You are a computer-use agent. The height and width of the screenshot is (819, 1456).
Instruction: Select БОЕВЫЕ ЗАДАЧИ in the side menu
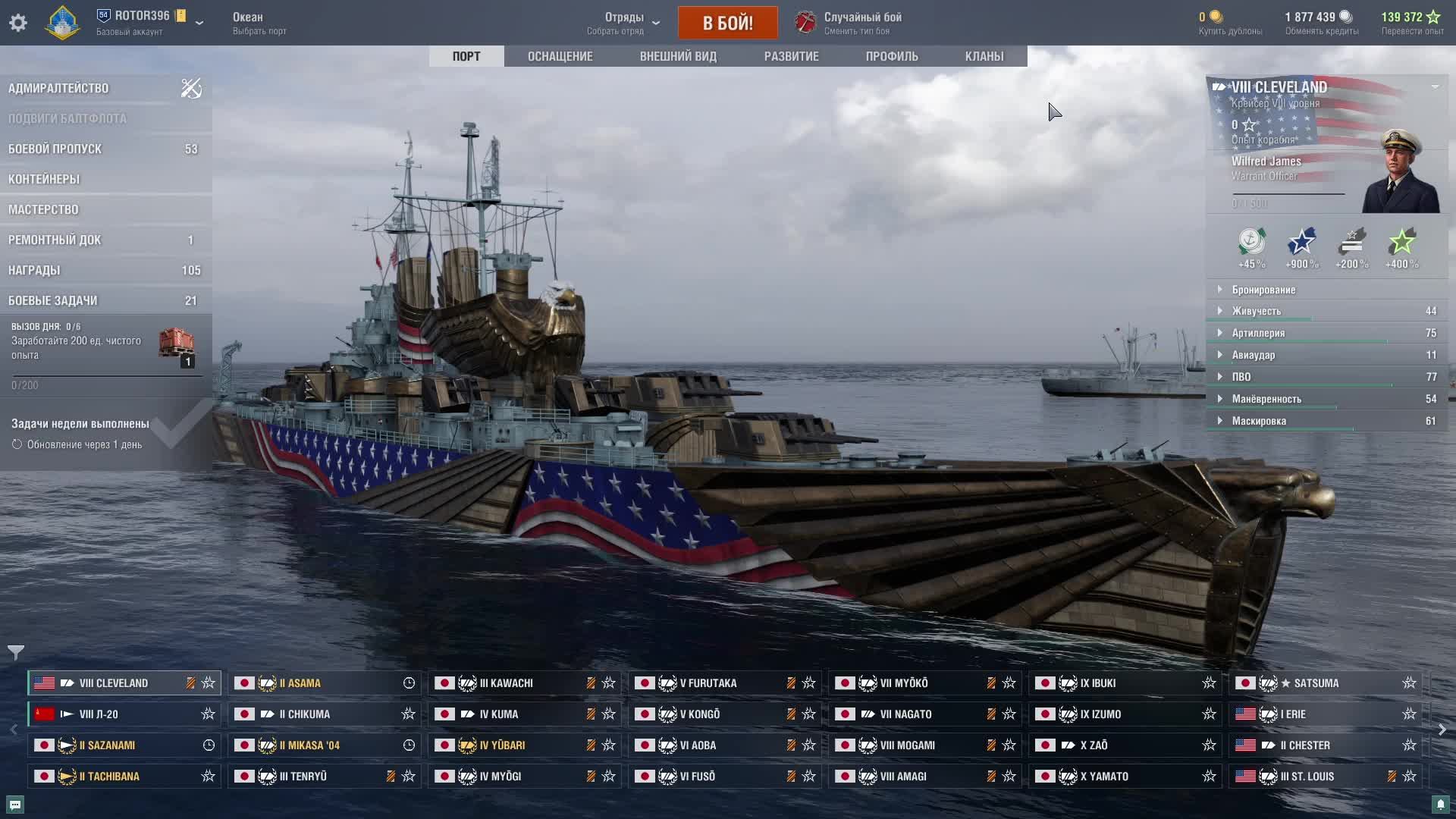53,300
